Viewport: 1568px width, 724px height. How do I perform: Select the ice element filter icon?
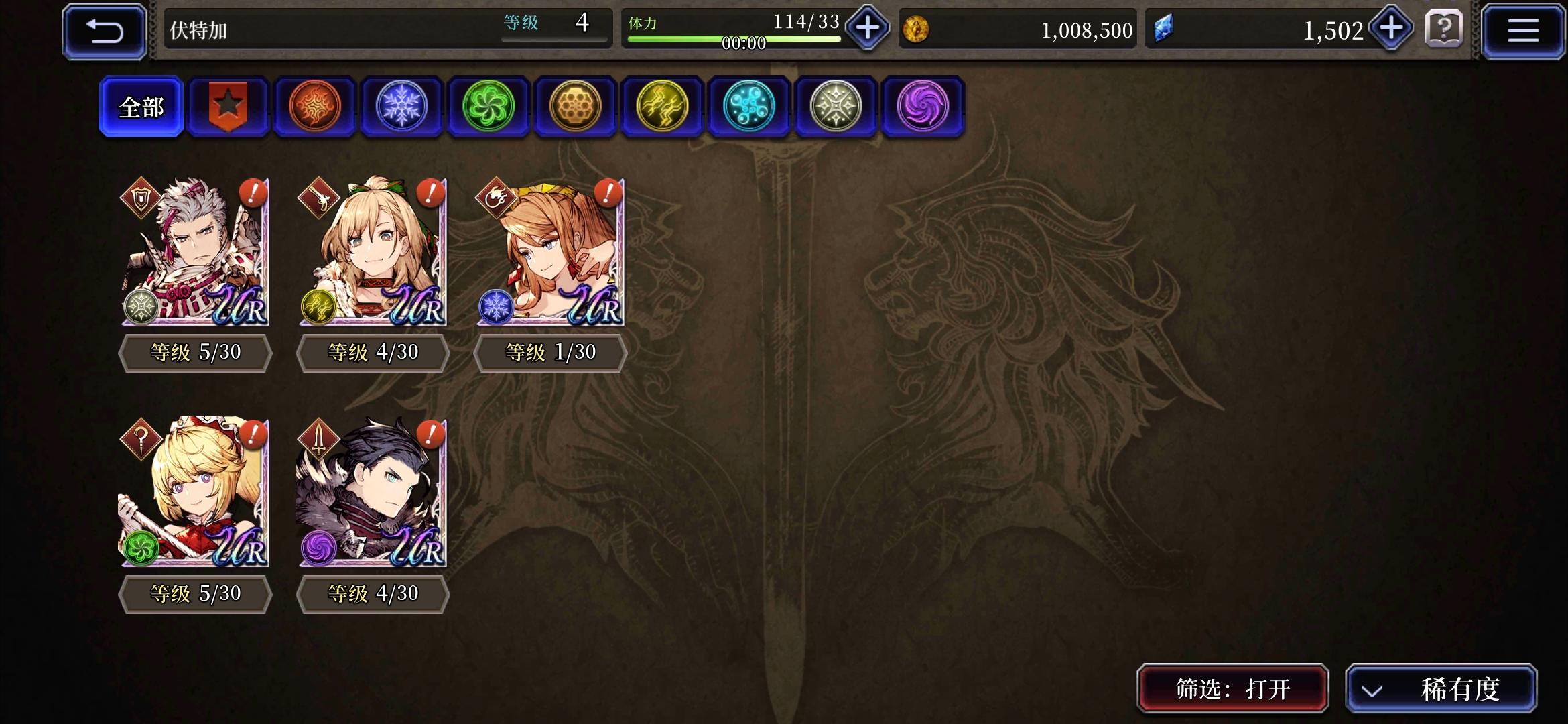(401, 107)
